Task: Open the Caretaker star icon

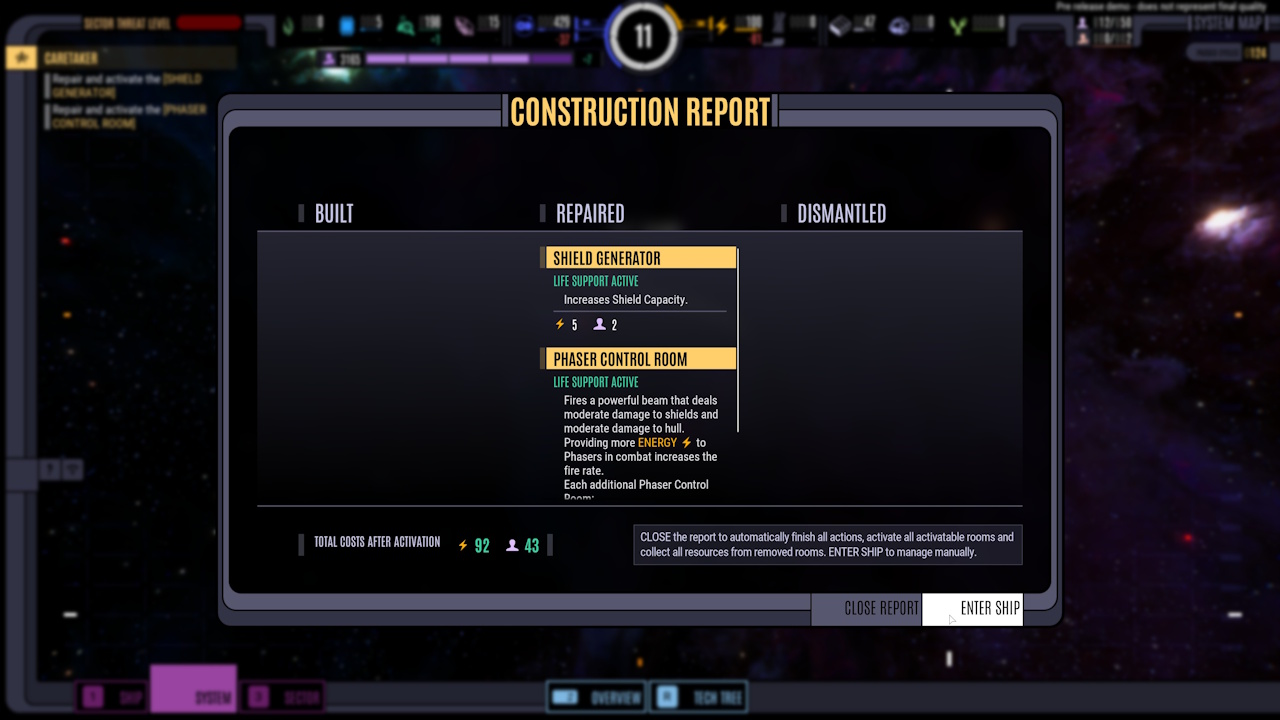Action: coord(20,58)
